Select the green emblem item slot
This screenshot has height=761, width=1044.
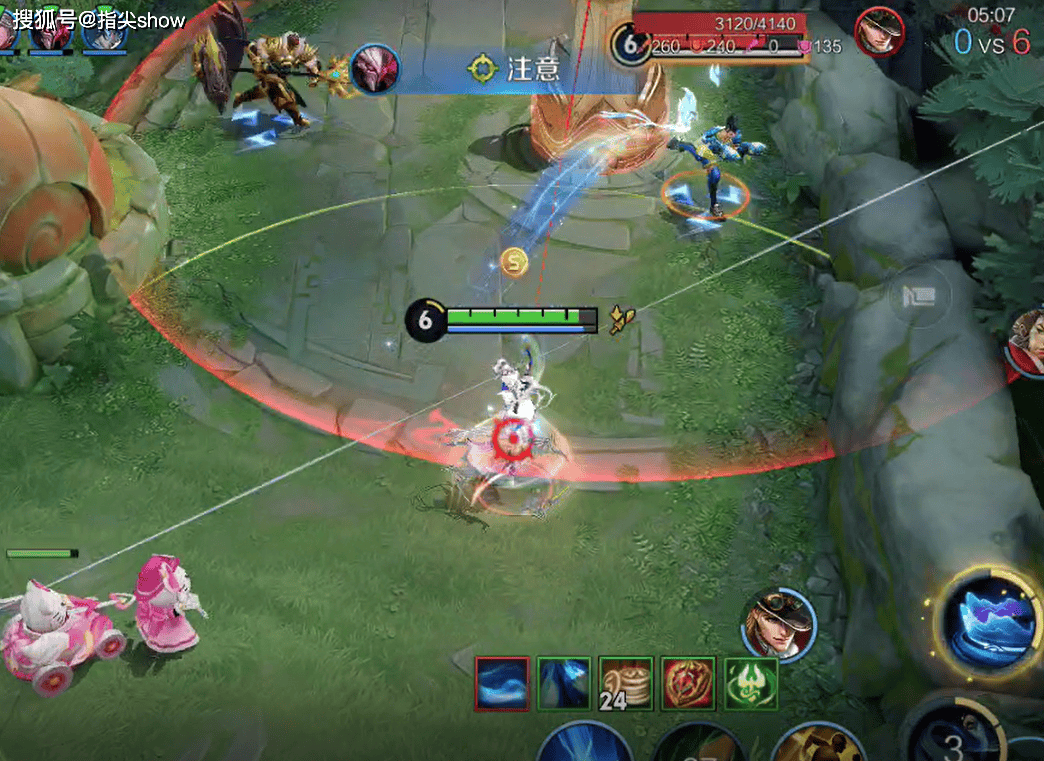point(750,684)
